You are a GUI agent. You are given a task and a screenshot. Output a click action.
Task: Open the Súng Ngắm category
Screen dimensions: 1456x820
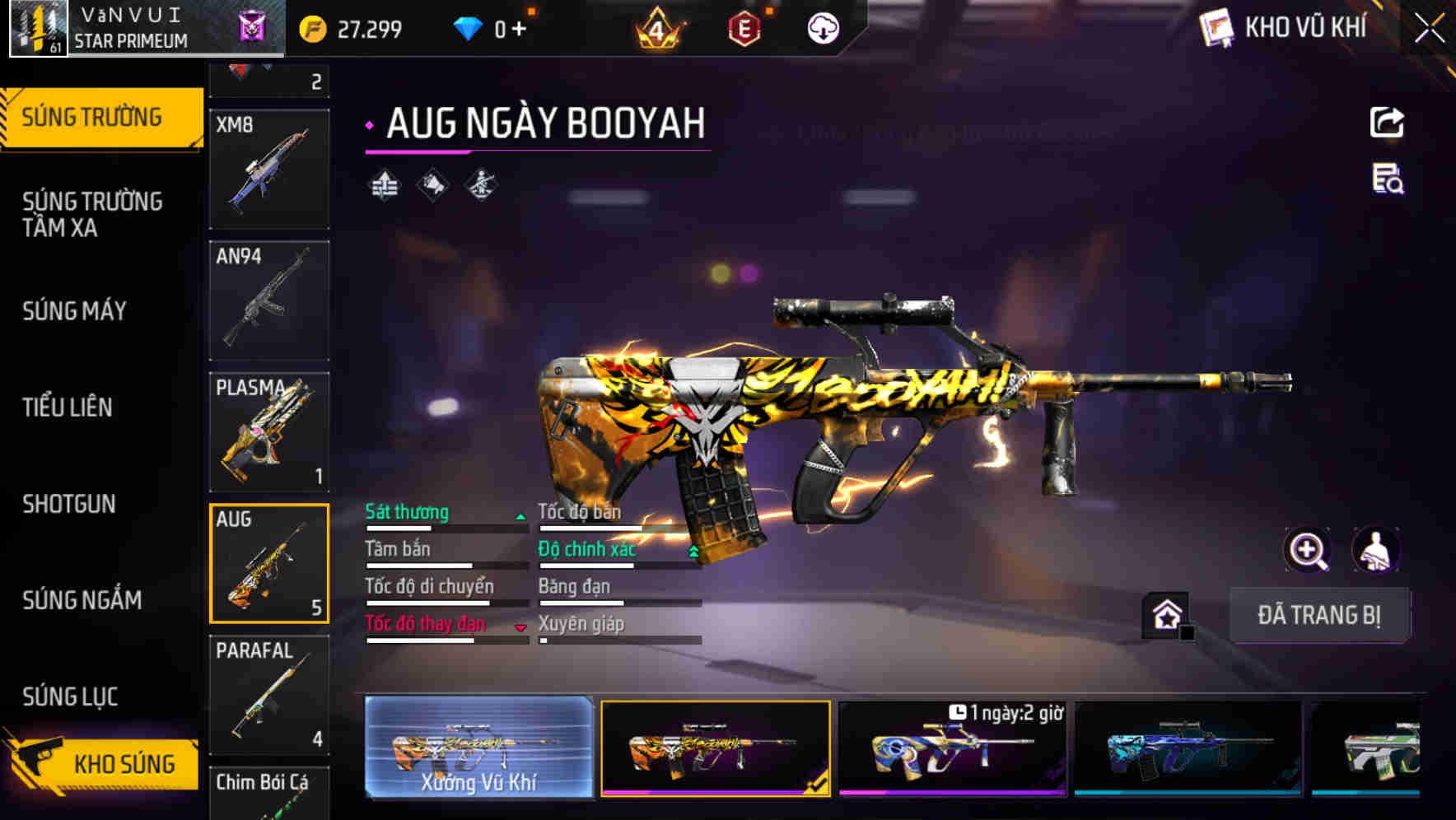pyautogui.click(x=82, y=600)
